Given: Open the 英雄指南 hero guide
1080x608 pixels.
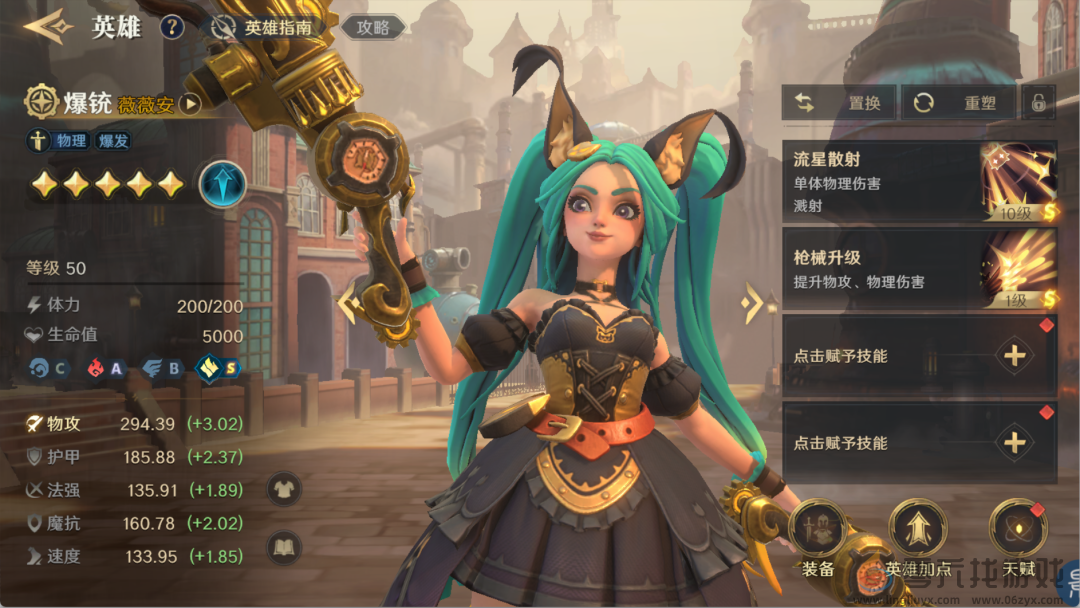Looking at the screenshot, I should tap(264, 27).
